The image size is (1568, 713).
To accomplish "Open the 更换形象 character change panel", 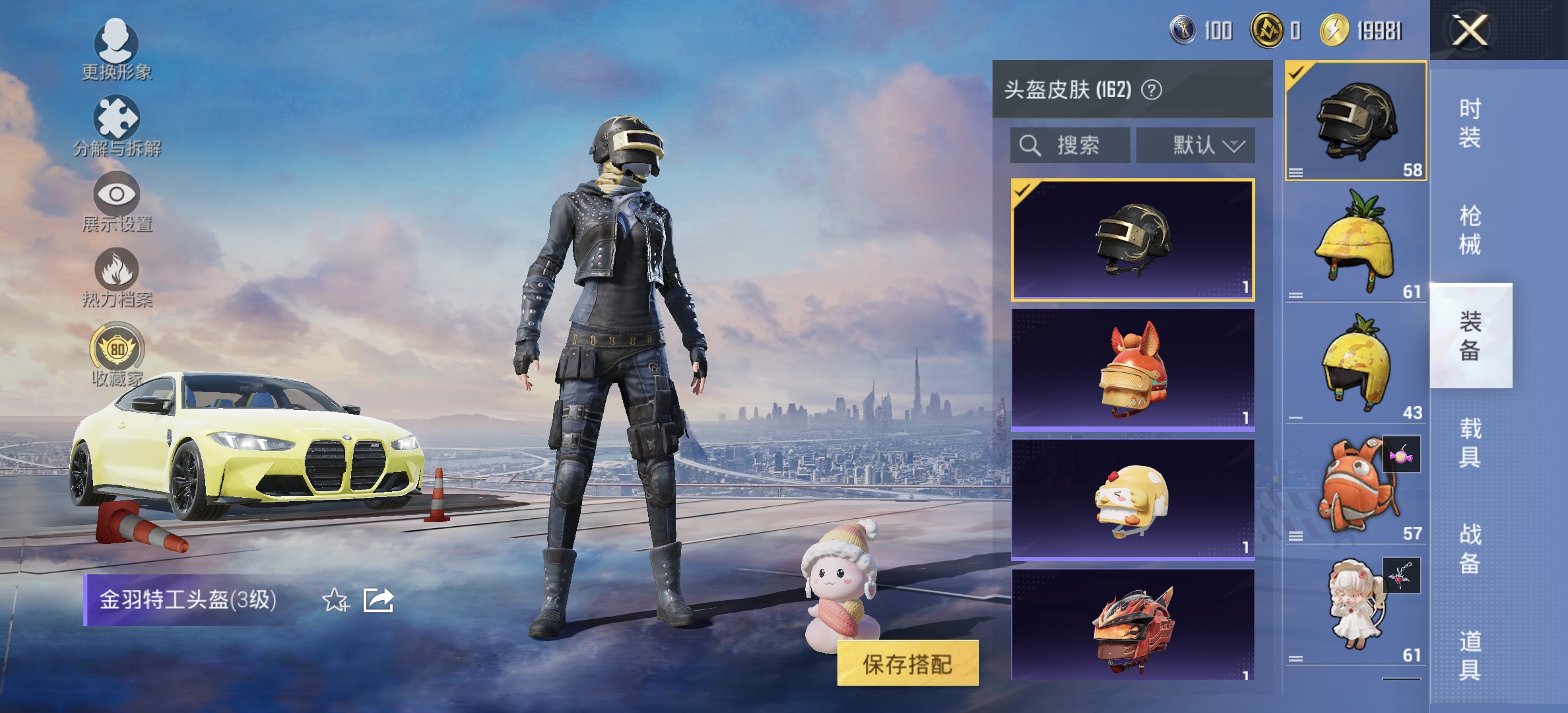I will click(117, 51).
